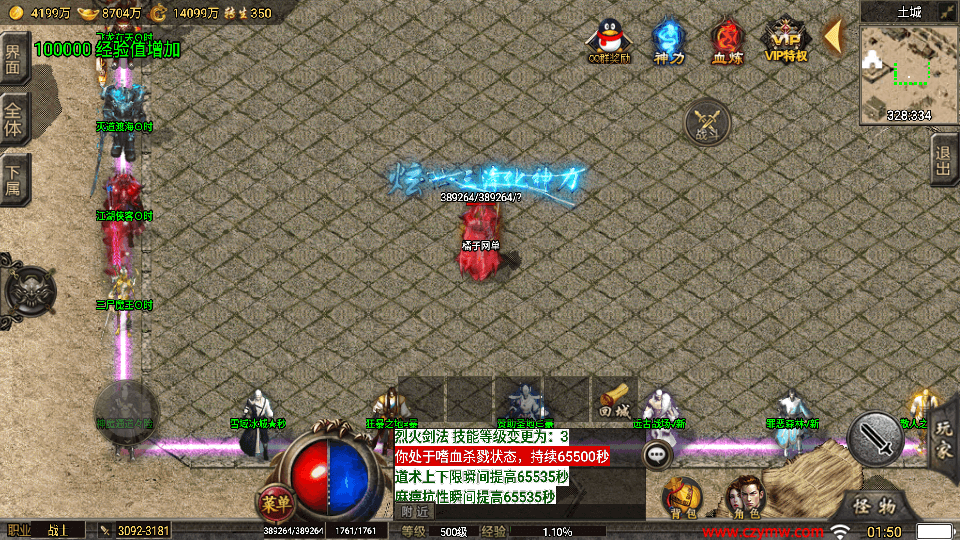This screenshot has width=960, height=540.
Task: Select the 下属 tab on the left edge
Action: [13, 177]
